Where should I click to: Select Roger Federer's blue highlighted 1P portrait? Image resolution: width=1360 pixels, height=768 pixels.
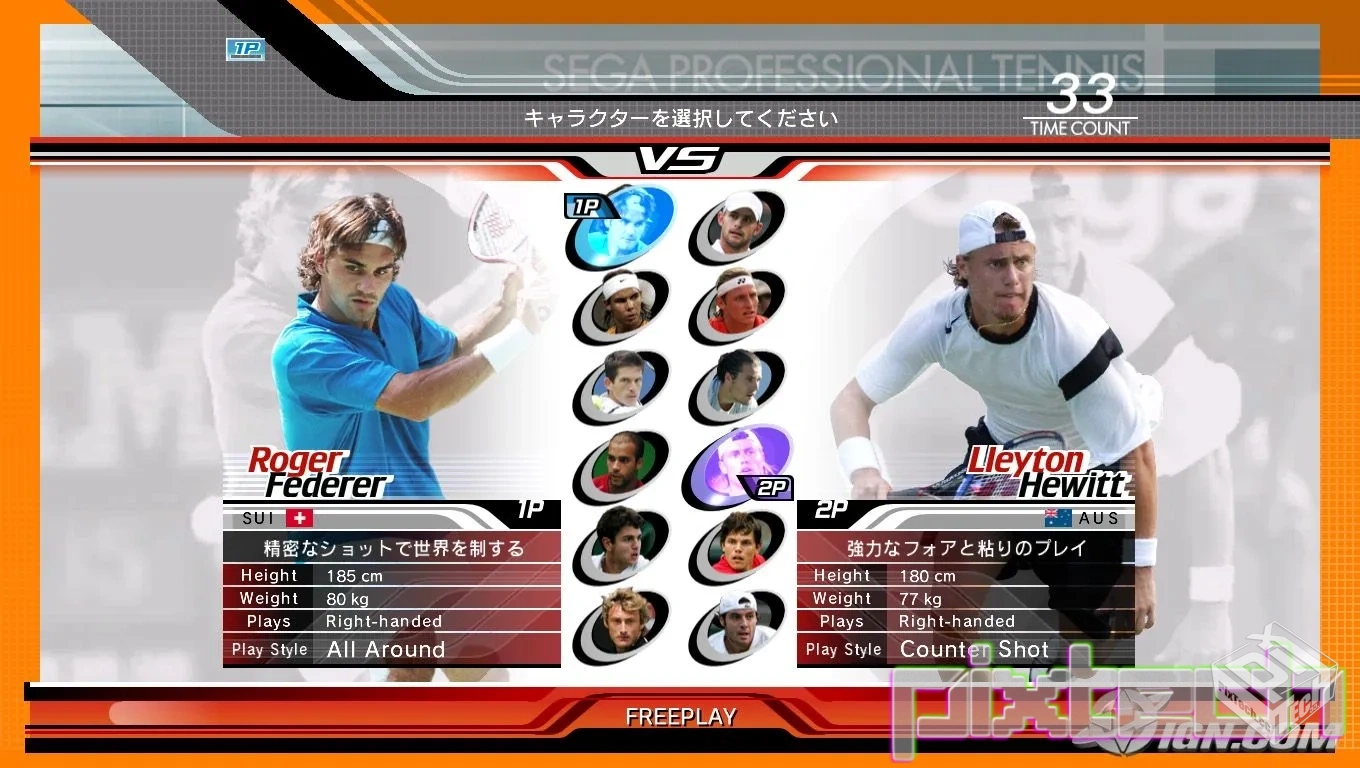tap(622, 226)
